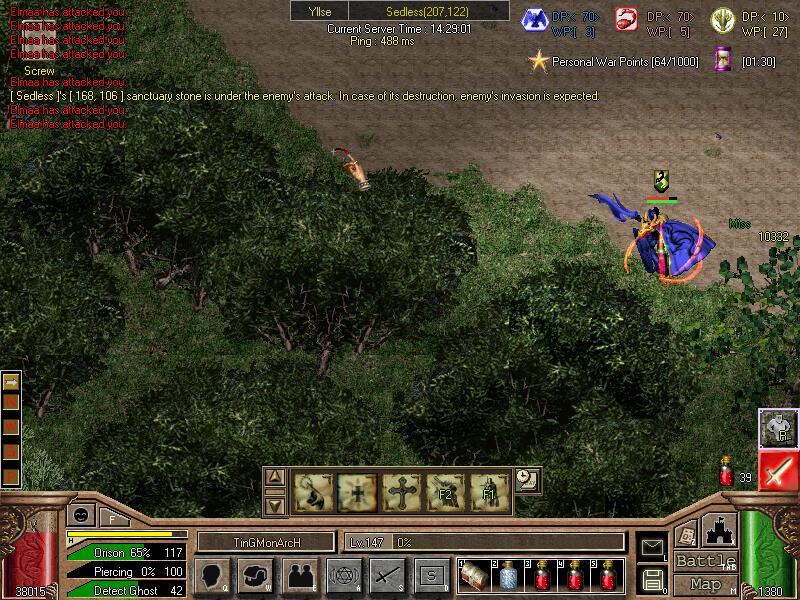Use the blue potion belt slot
This screenshot has width=800, height=600.
(508, 576)
